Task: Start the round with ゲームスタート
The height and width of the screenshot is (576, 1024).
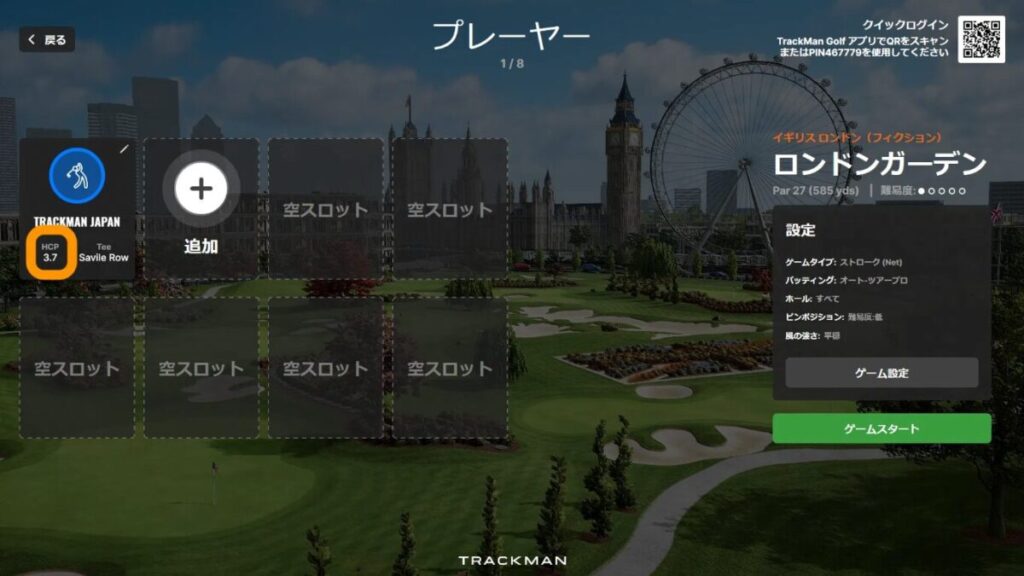Action: 881,429
